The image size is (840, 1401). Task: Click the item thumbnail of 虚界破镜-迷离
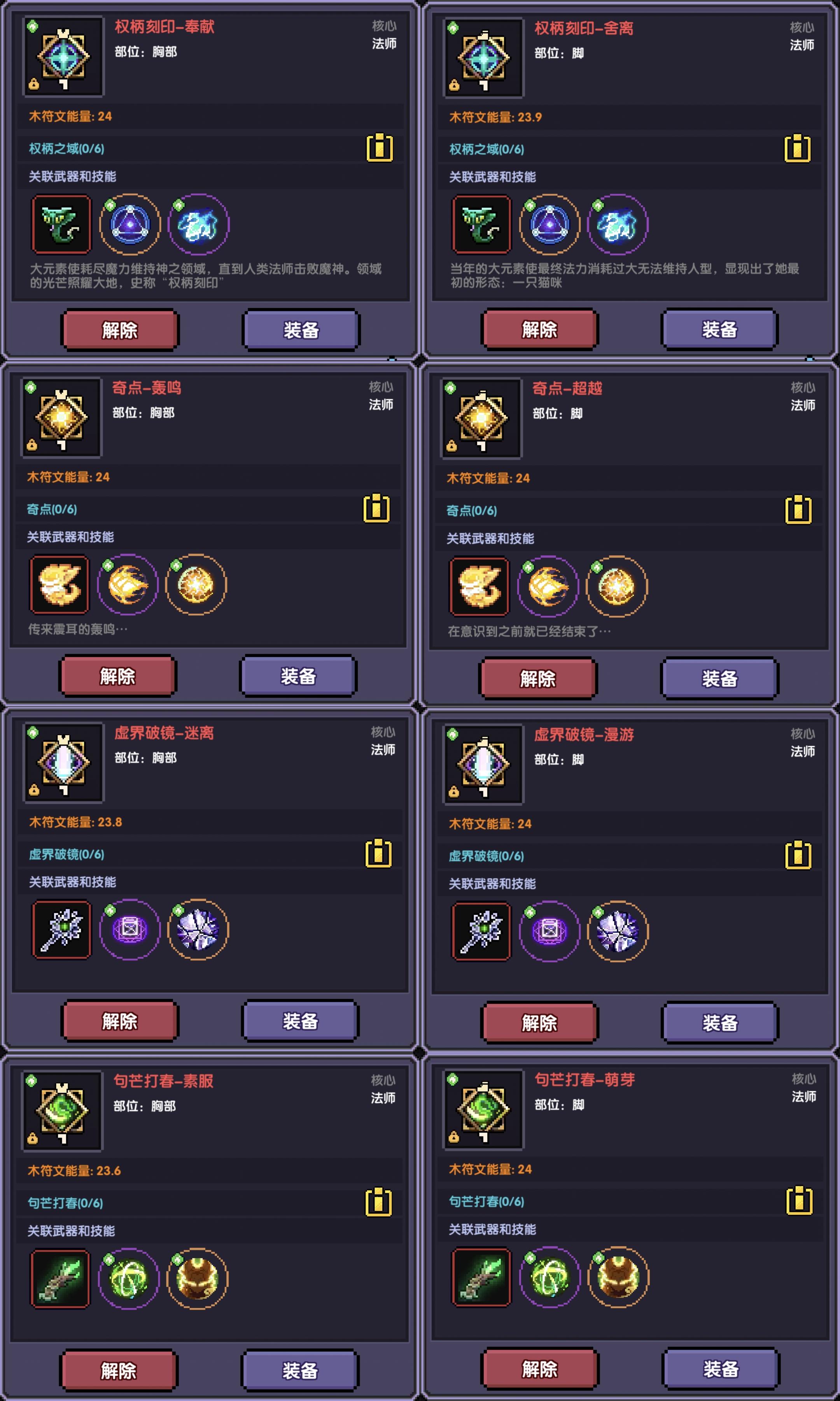click(63, 763)
